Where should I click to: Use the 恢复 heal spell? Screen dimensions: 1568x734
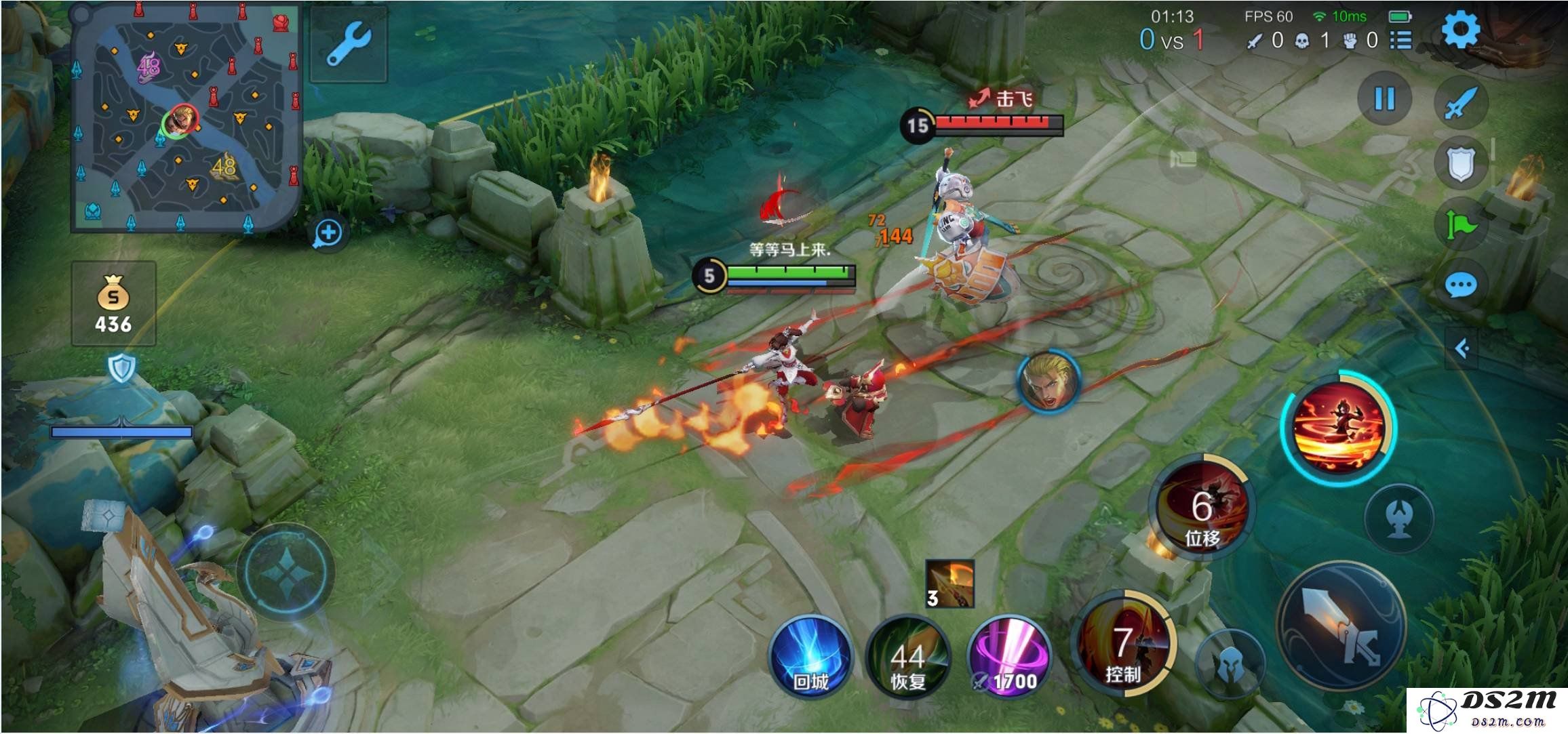click(907, 656)
